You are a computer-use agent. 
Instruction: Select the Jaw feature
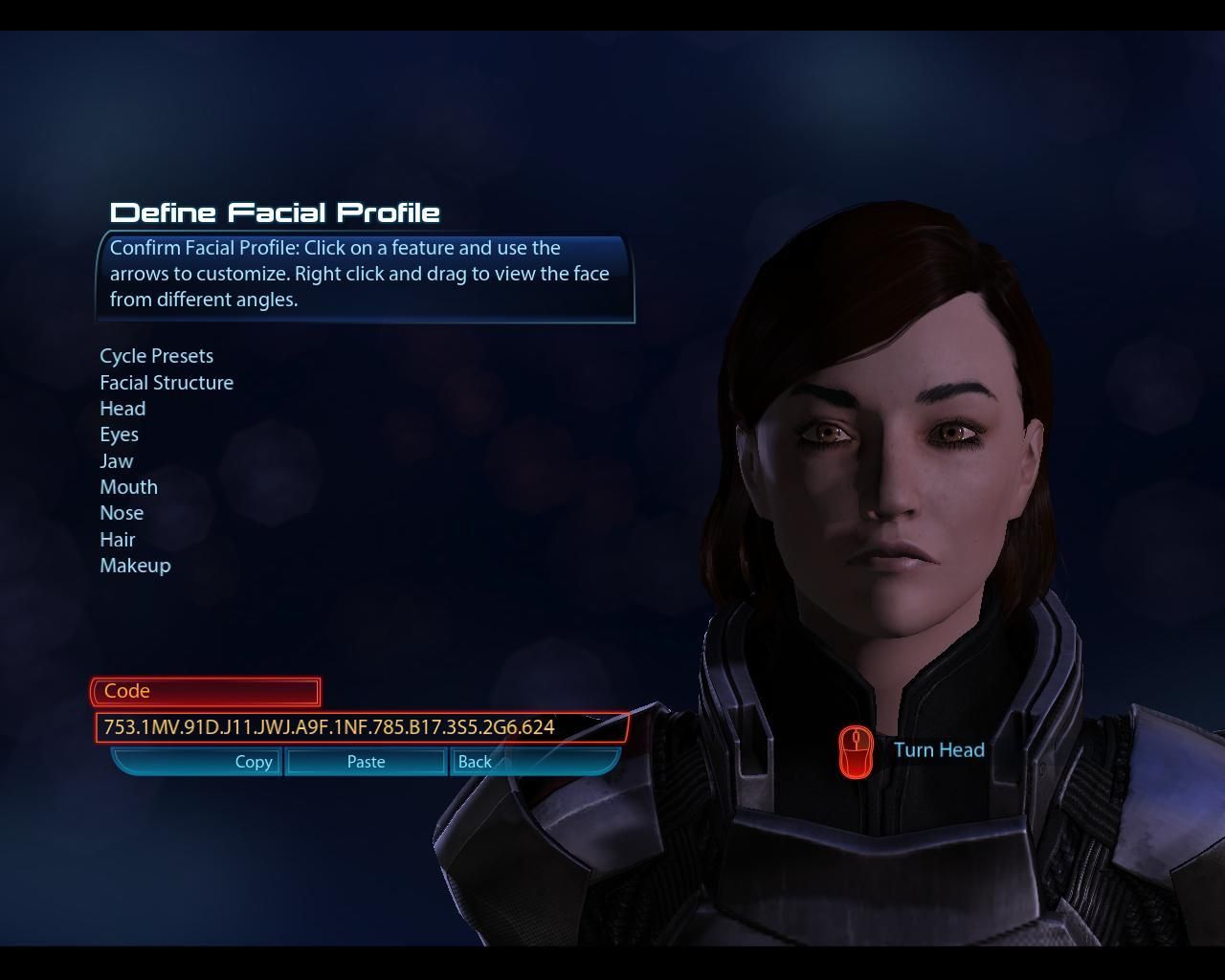pos(117,461)
